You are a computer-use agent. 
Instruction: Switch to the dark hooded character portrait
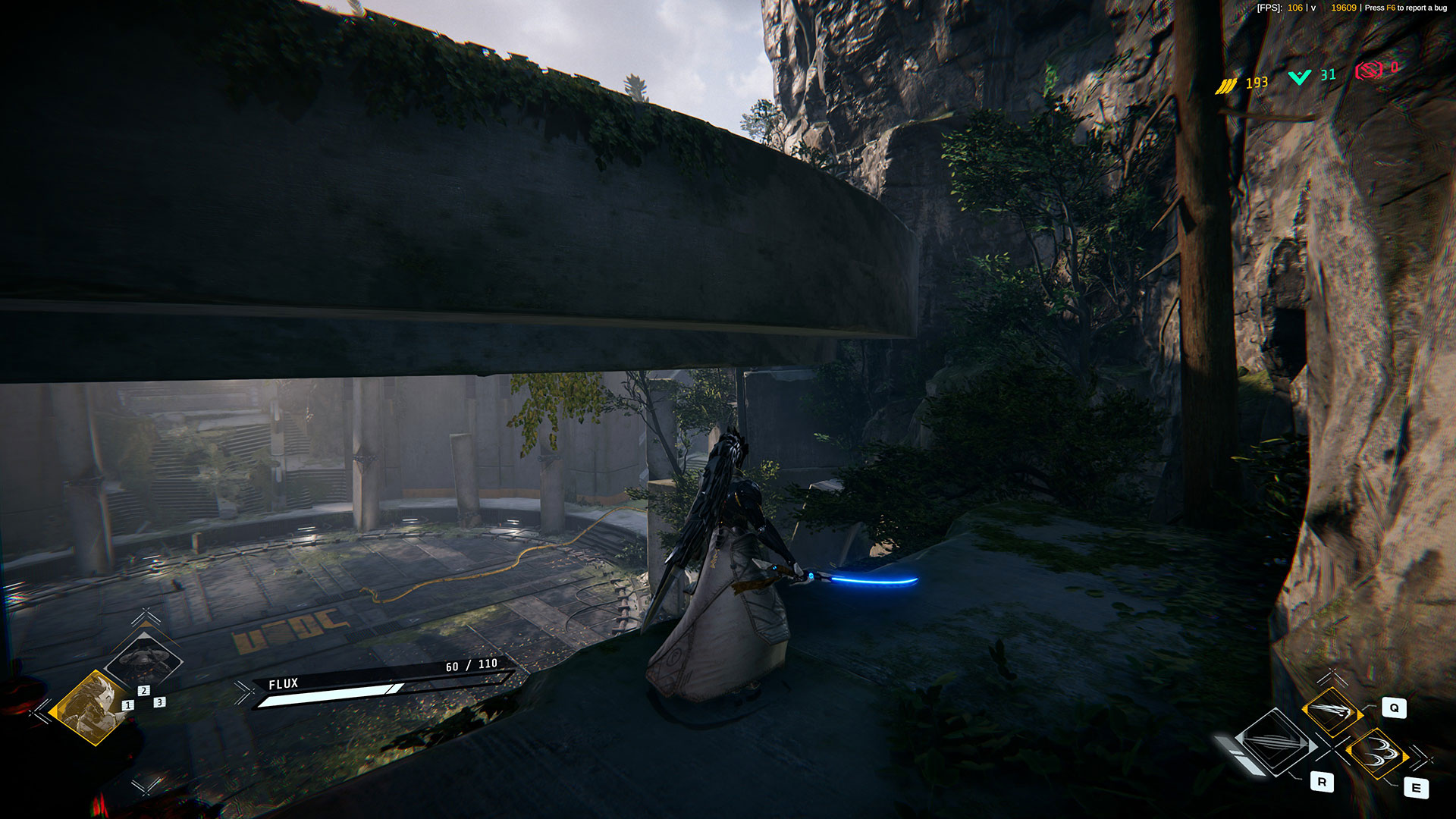pyautogui.click(x=143, y=658)
